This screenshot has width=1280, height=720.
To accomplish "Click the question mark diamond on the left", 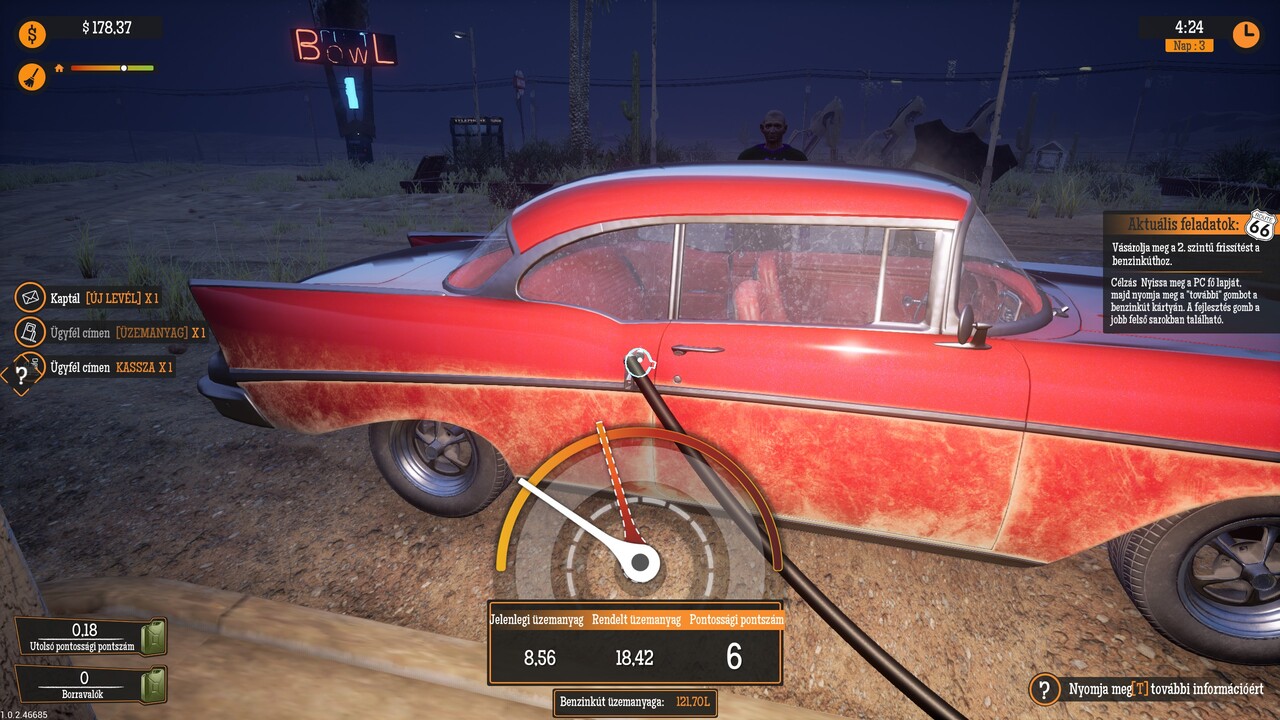I will click(x=19, y=376).
